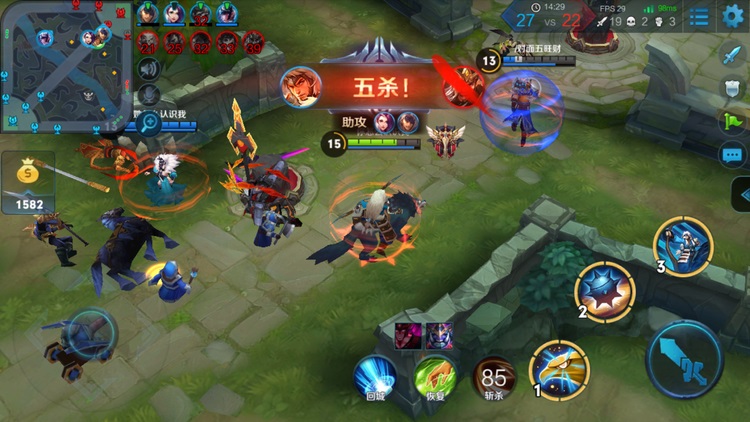Toggle the microphone voice button
Screen dimensions: 750x422
pyautogui.click(x=148, y=95)
